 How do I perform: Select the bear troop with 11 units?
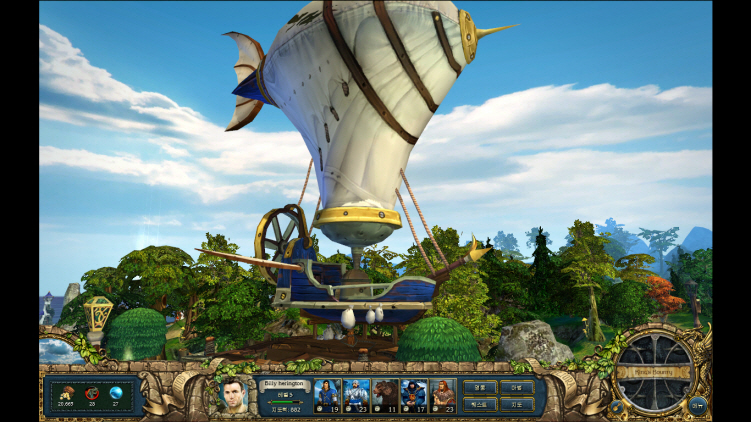pyautogui.click(x=386, y=394)
